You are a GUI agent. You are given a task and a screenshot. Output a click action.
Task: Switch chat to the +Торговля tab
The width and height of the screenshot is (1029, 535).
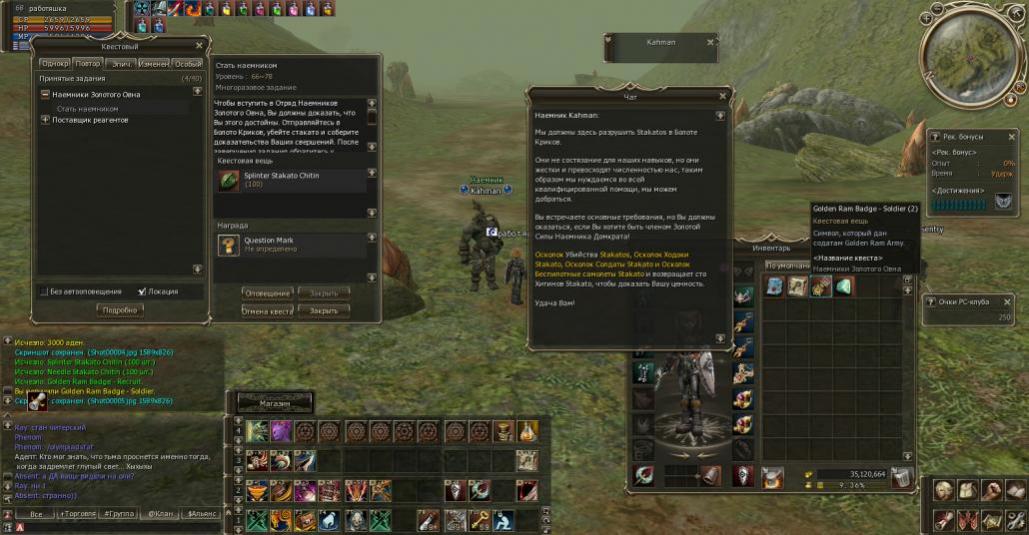78,514
